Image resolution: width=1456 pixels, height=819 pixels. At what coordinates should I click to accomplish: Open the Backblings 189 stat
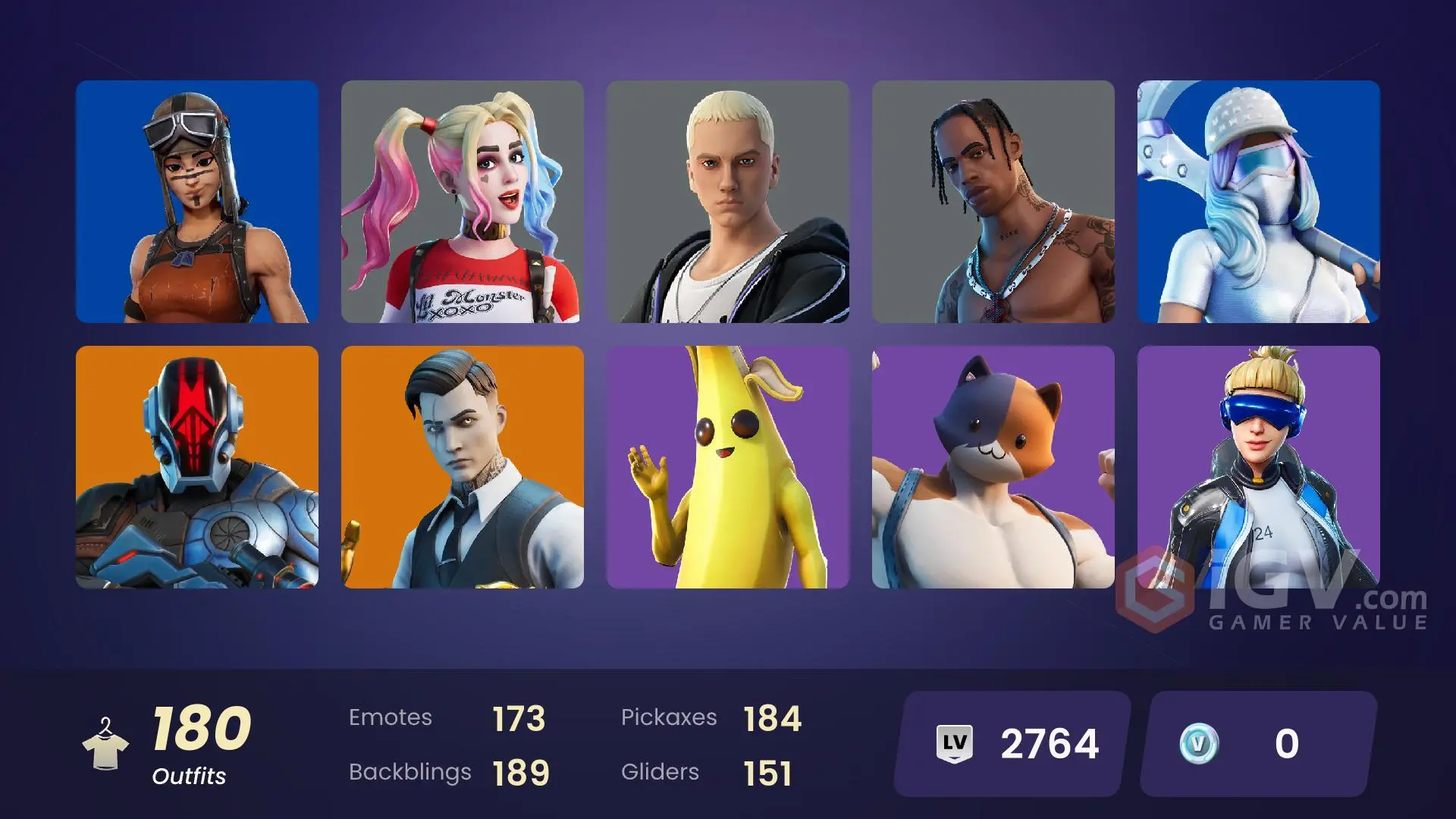tap(521, 772)
